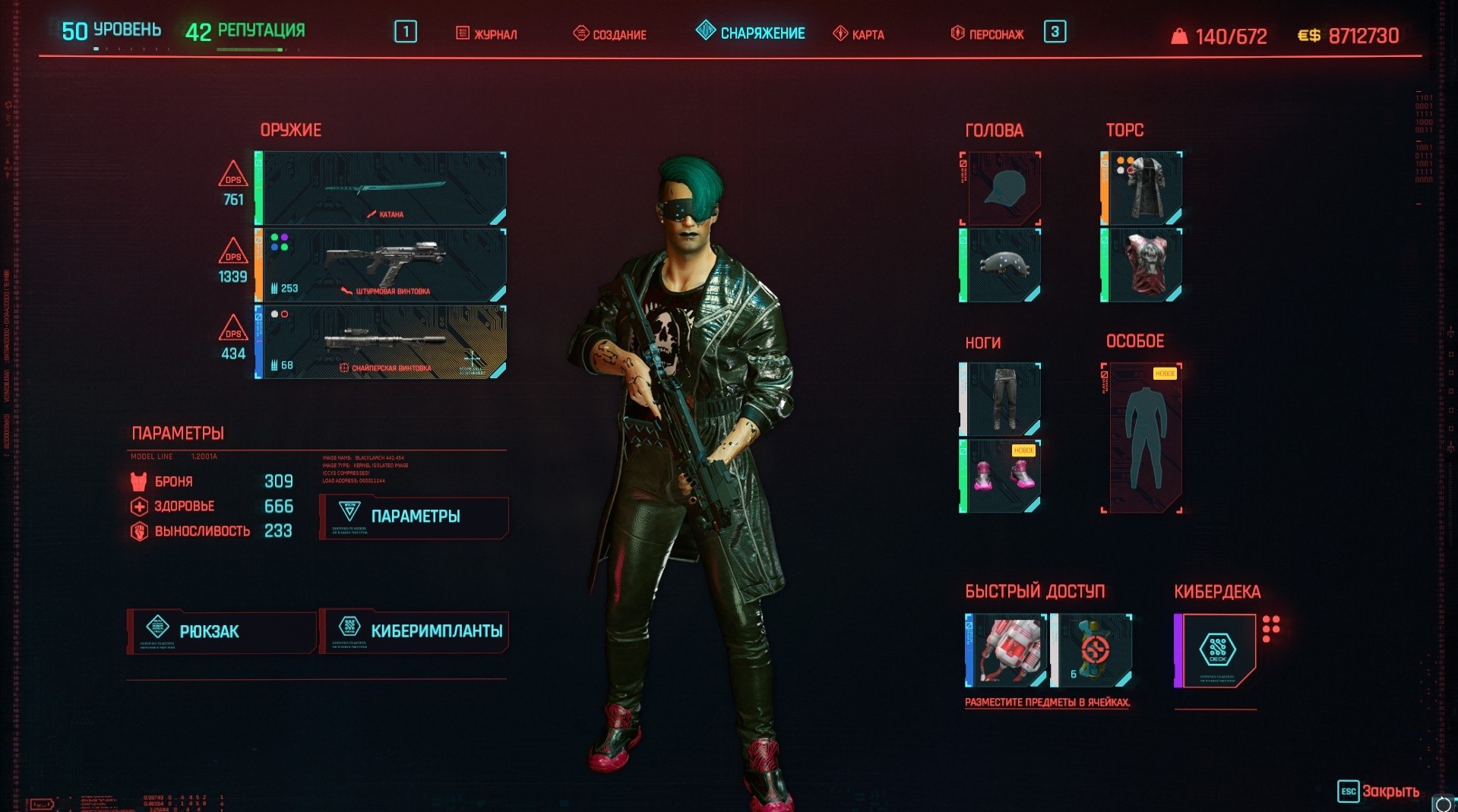Open the Киберимпланты menu
The height and width of the screenshot is (812, 1458).
[x=414, y=631]
